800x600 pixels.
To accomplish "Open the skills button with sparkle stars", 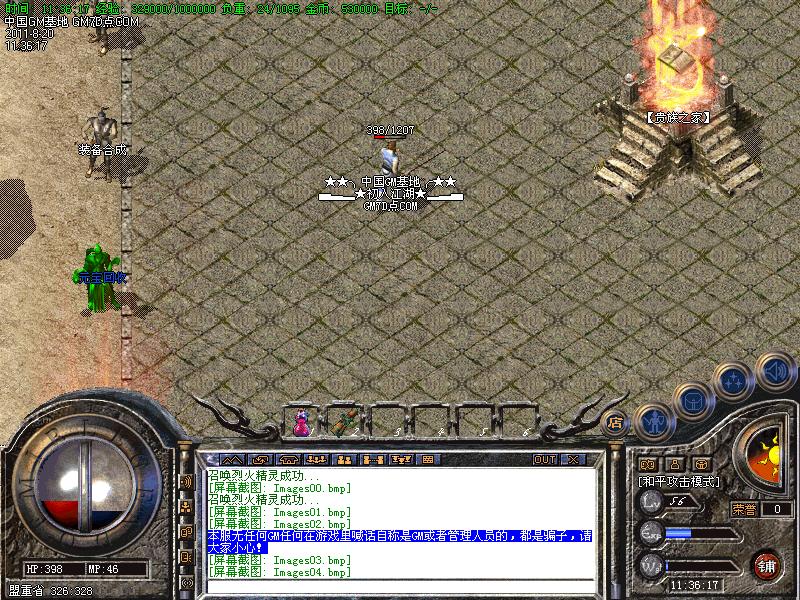I will (x=735, y=381).
